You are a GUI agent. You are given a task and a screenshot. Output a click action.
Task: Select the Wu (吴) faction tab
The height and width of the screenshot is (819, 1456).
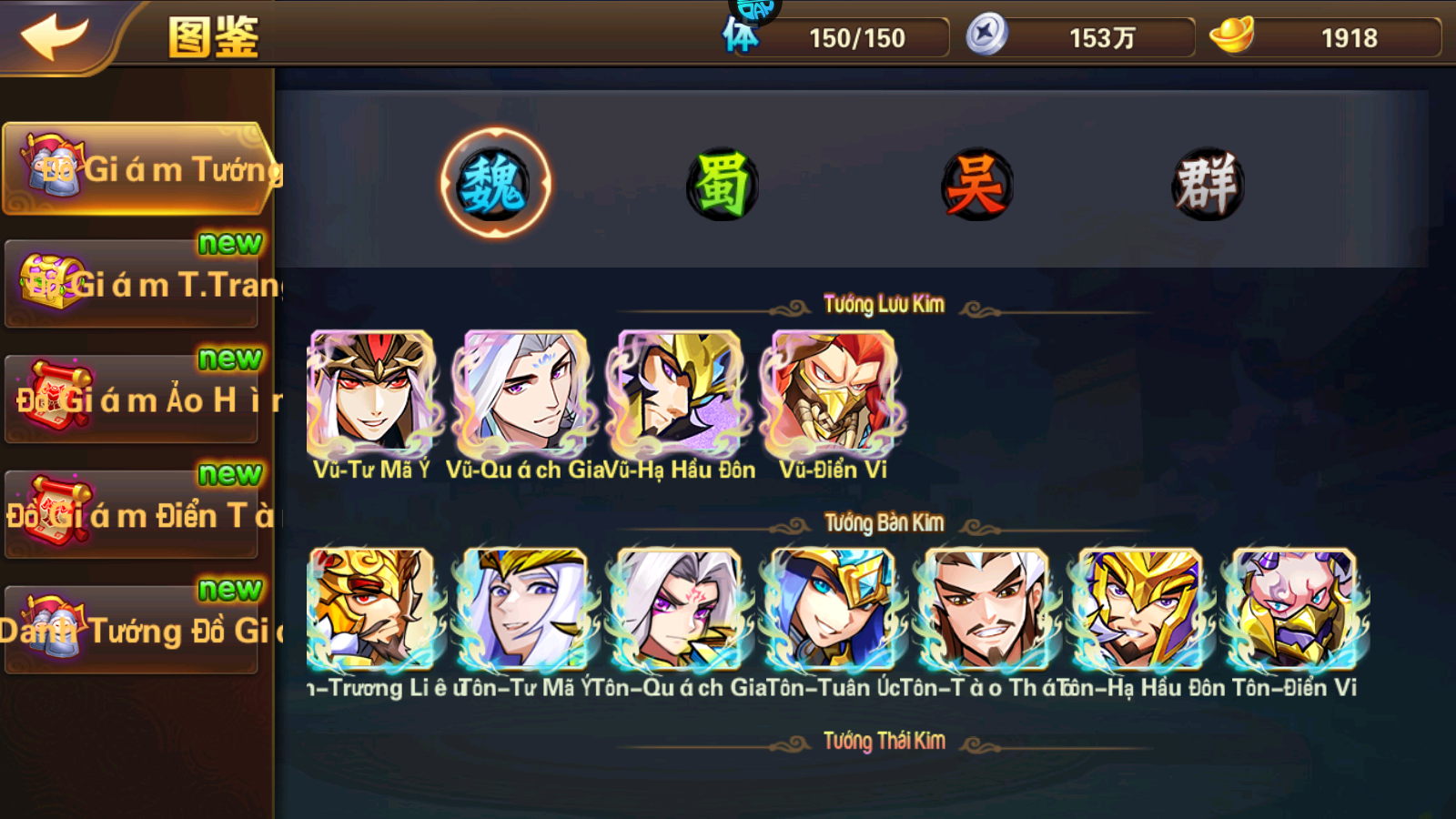(x=974, y=182)
